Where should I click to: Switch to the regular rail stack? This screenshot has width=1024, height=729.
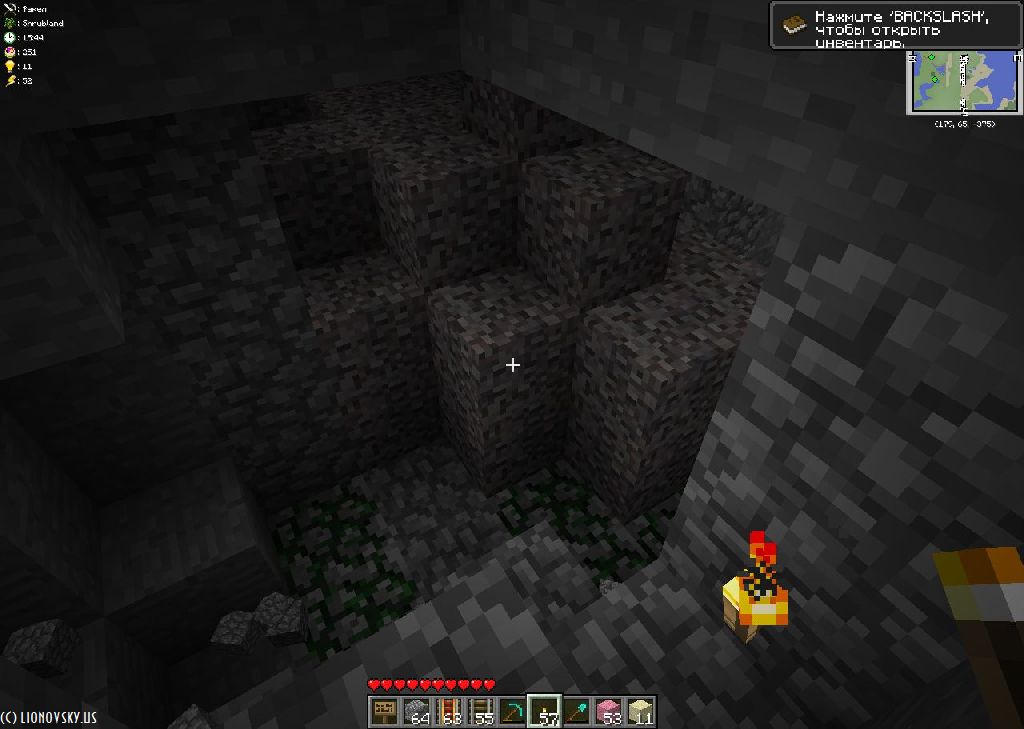click(480, 711)
